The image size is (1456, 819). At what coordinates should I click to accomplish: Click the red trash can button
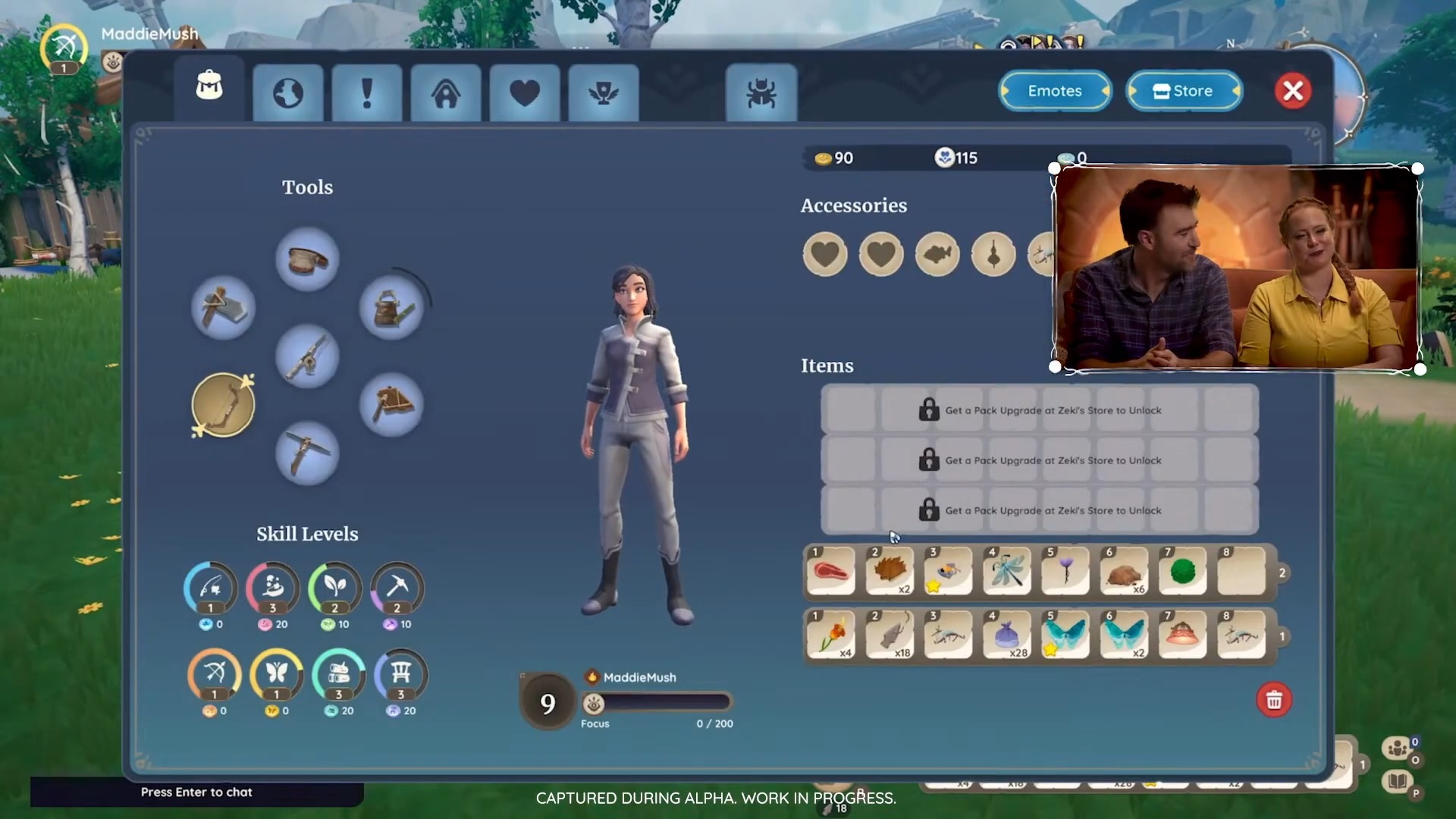(1274, 700)
